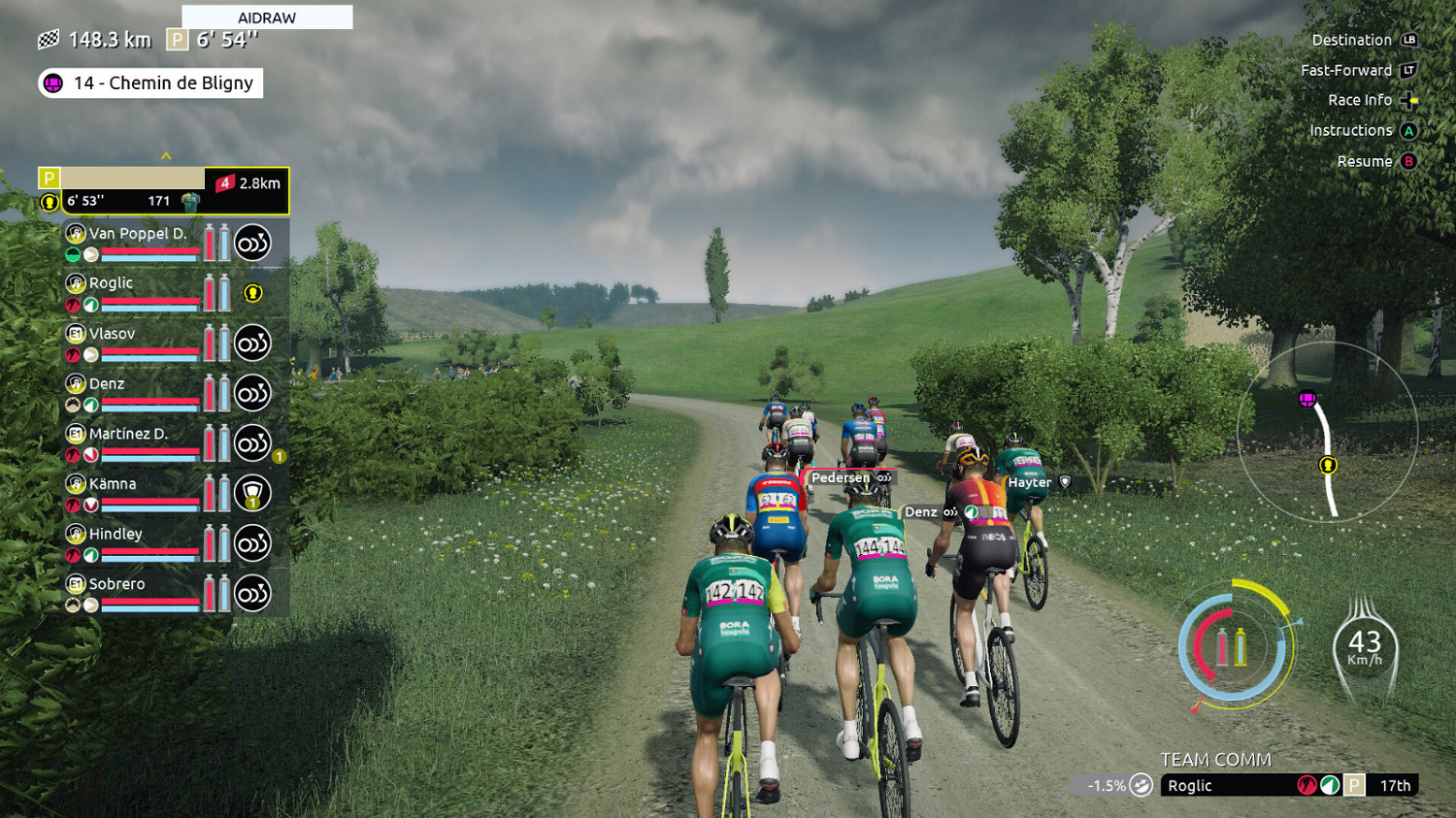Image resolution: width=1456 pixels, height=818 pixels.
Task: Open the Instructions menu
Action: (x=1353, y=130)
